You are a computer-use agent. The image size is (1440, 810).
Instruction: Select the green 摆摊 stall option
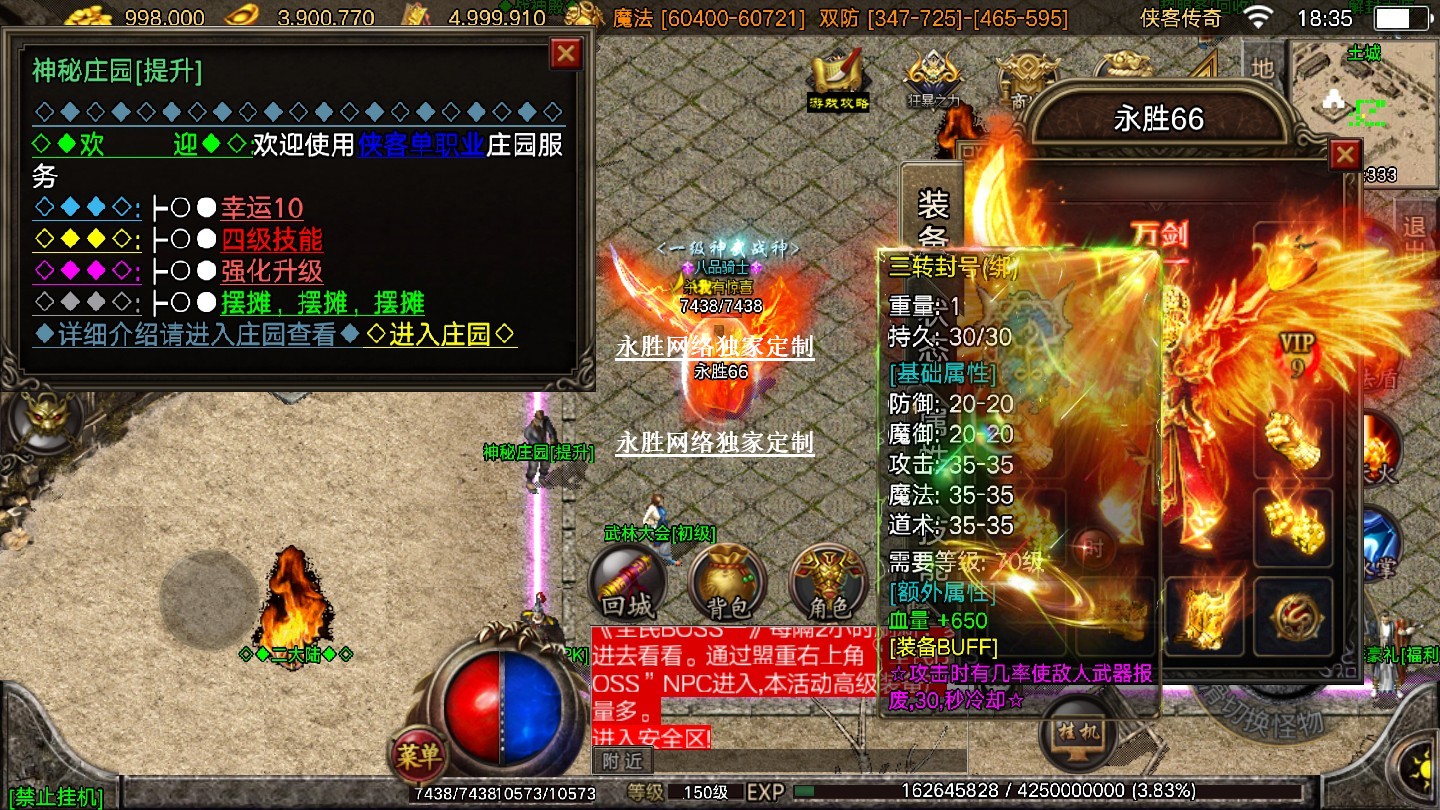[322, 303]
